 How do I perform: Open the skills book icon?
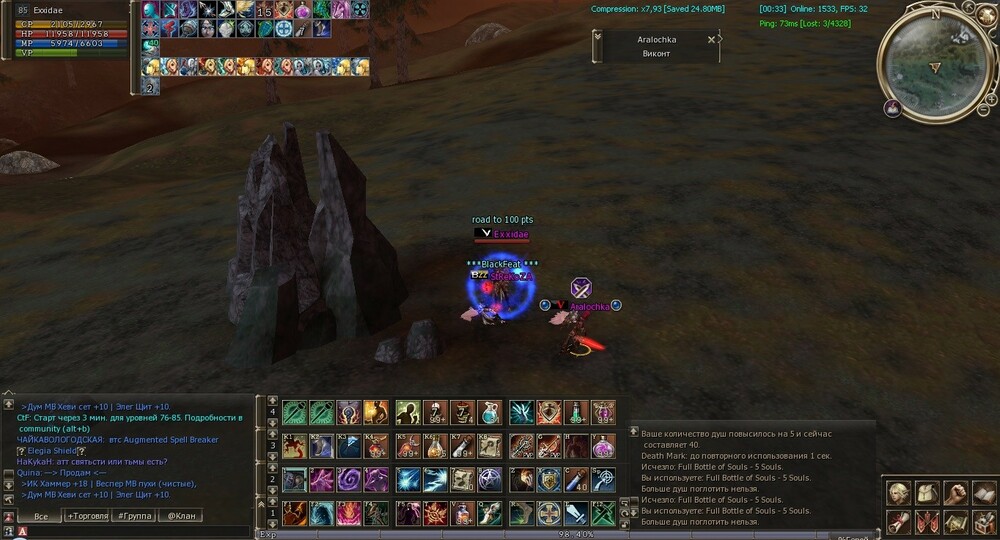(984, 493)
